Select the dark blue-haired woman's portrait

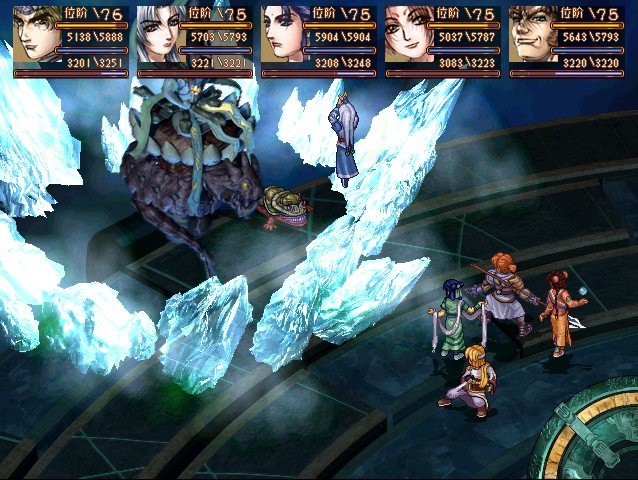284,36
